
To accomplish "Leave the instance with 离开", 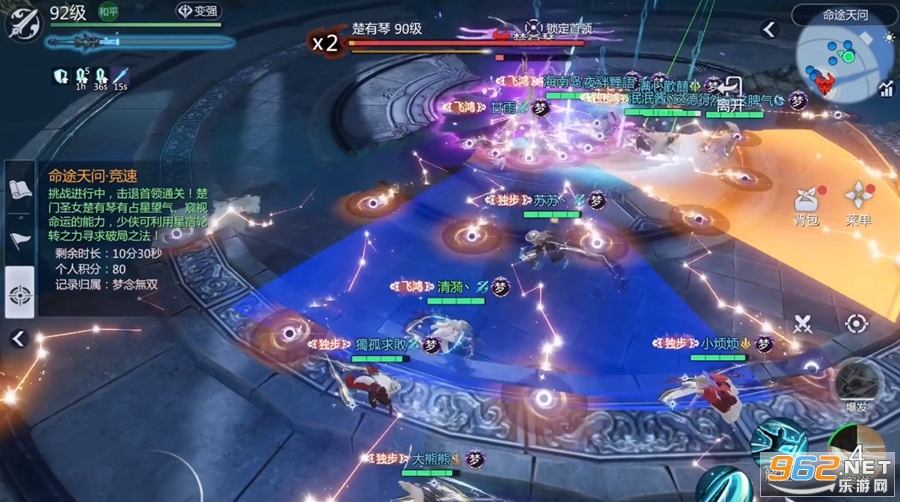I will click(x=731, y=94).
